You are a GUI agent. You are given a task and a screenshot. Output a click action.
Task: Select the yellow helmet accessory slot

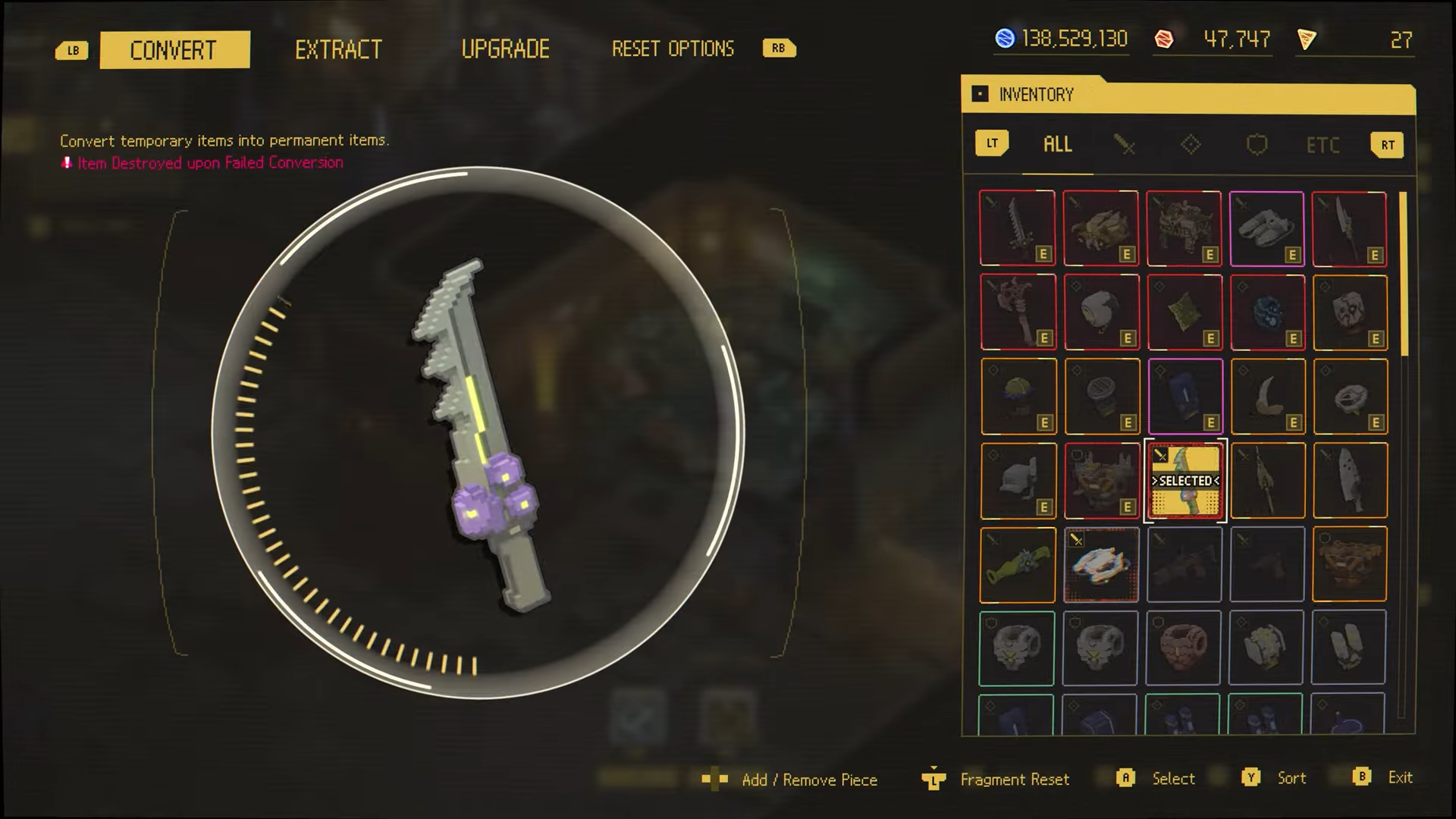coord(1018,397)
